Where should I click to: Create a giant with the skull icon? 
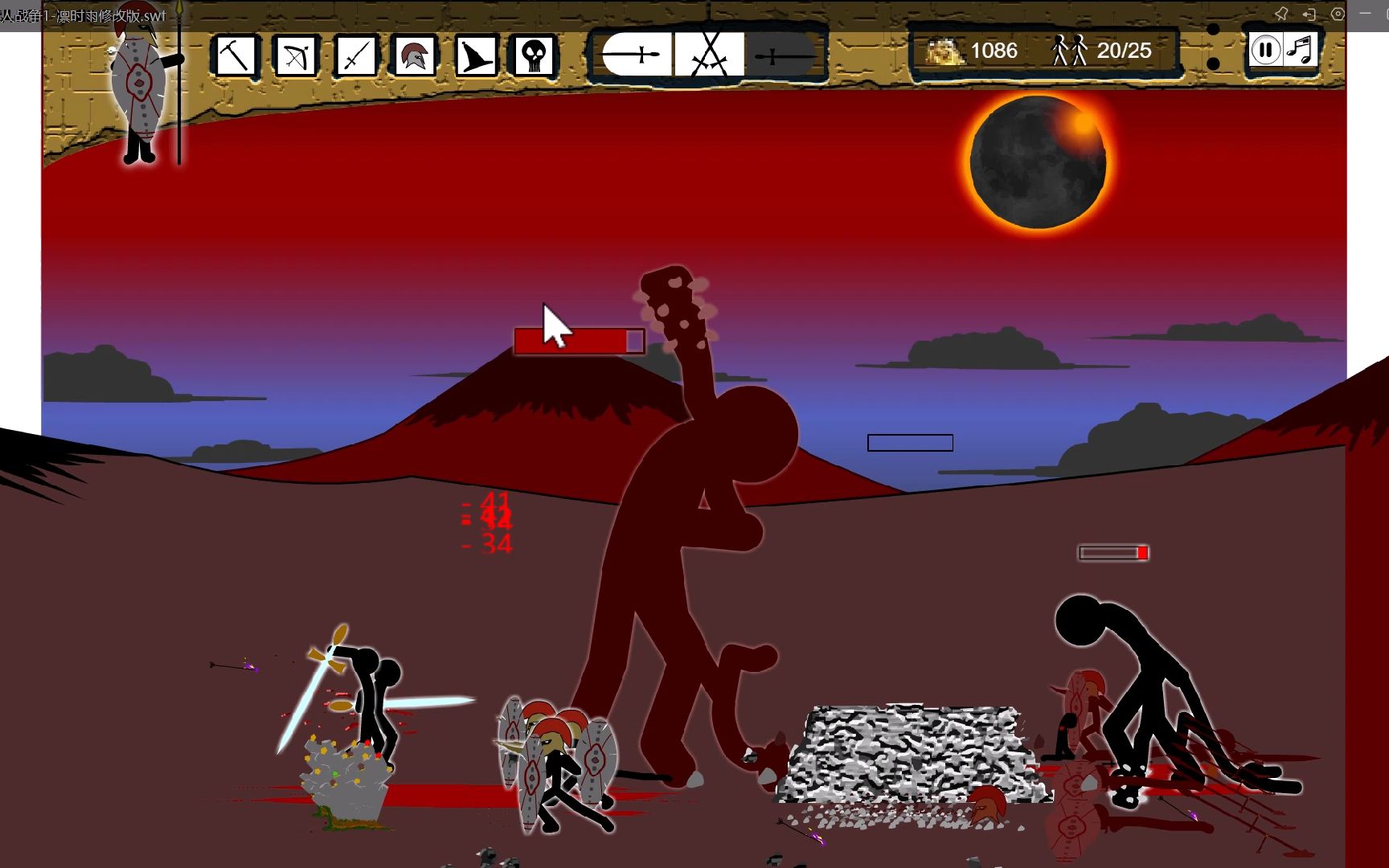[535, 55]
